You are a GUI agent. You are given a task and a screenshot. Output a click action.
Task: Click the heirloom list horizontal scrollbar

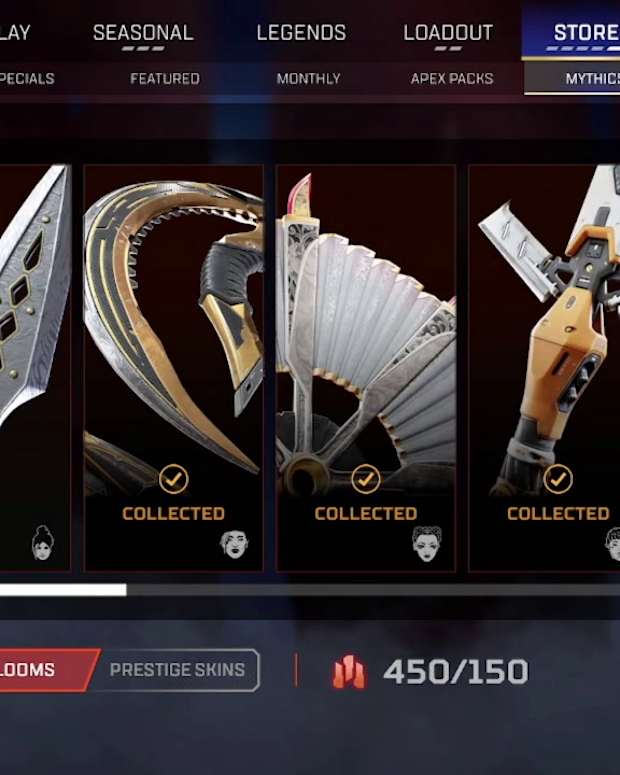coord(310,590)
